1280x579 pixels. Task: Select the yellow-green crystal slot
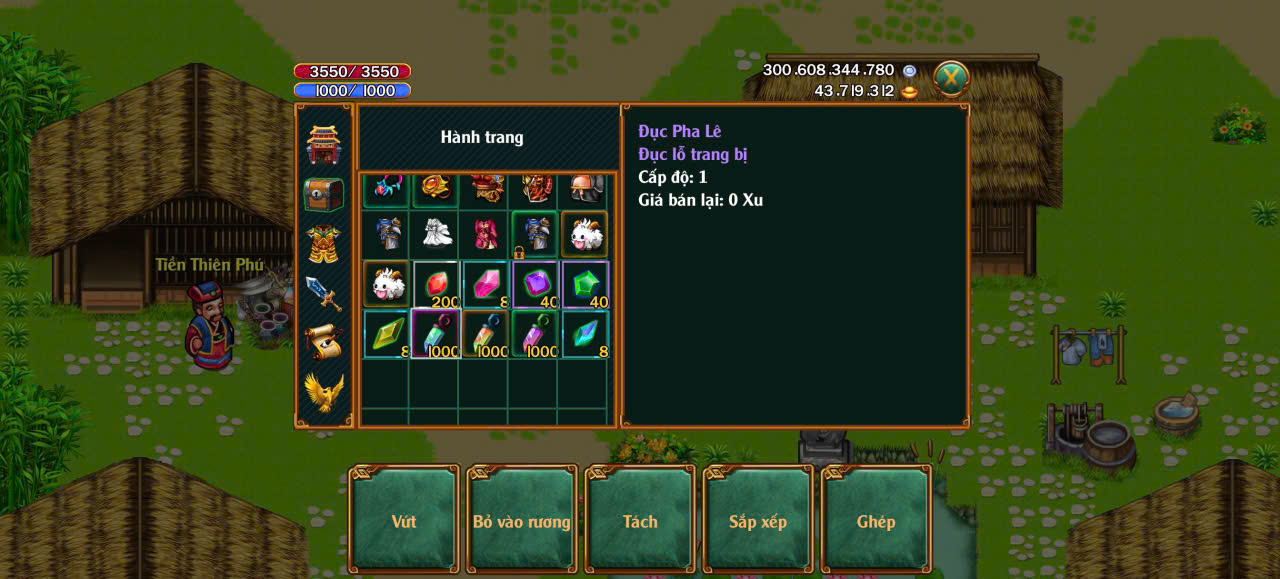pos(386,334)
